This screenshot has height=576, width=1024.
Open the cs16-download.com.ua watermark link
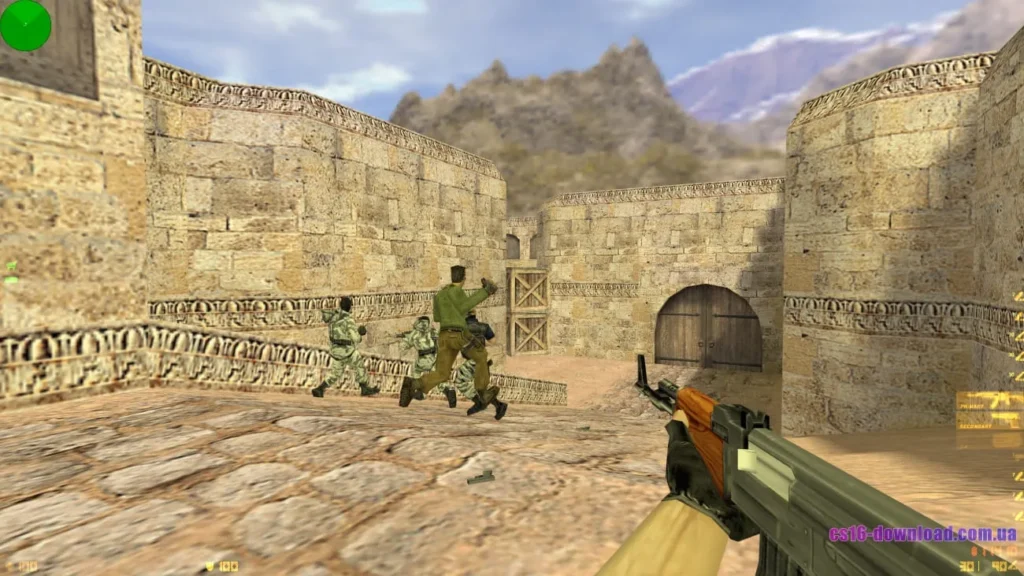click(922, 534)
